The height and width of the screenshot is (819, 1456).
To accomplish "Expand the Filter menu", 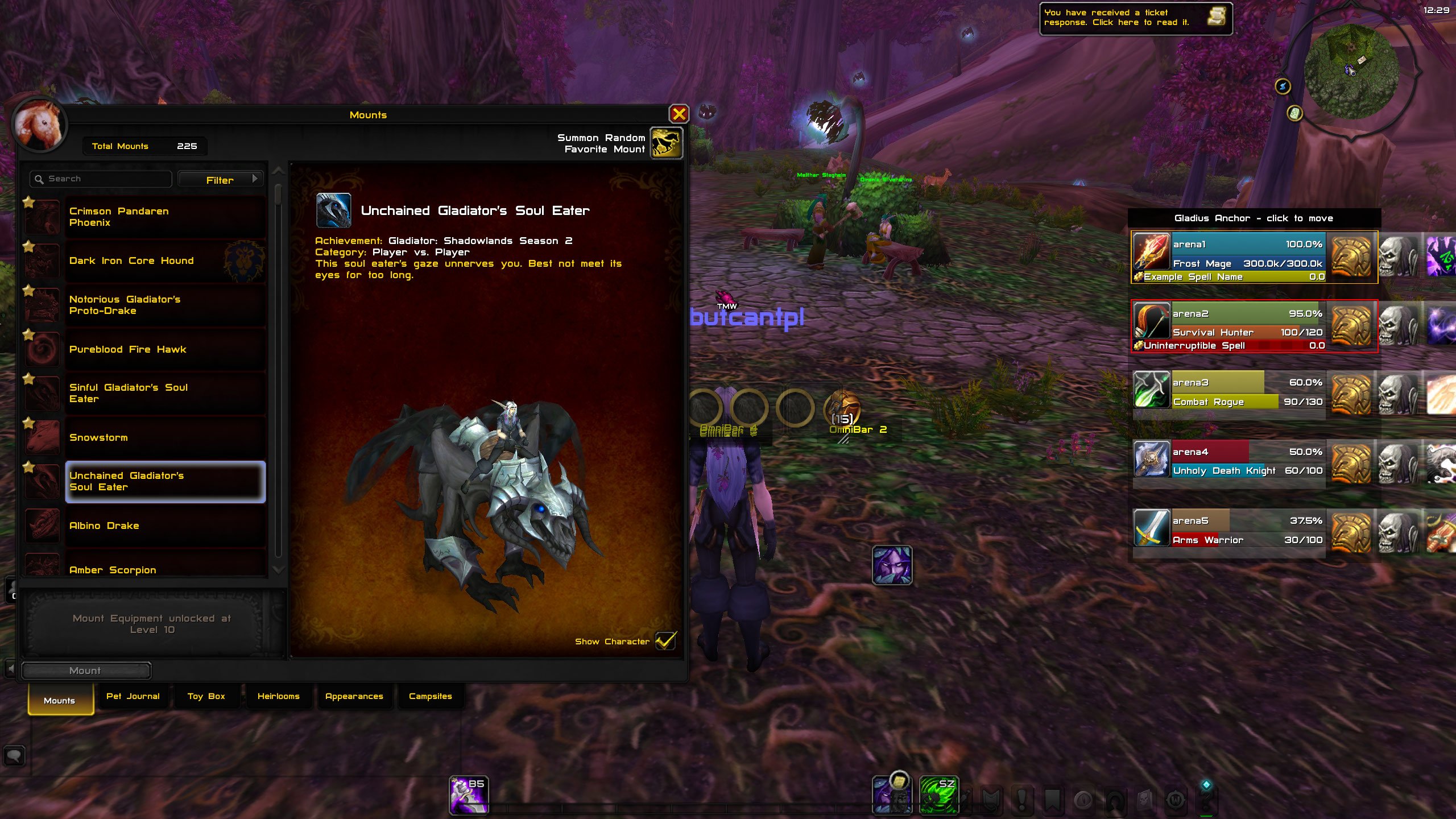I will pyautogui.click(x=221, y=179).
